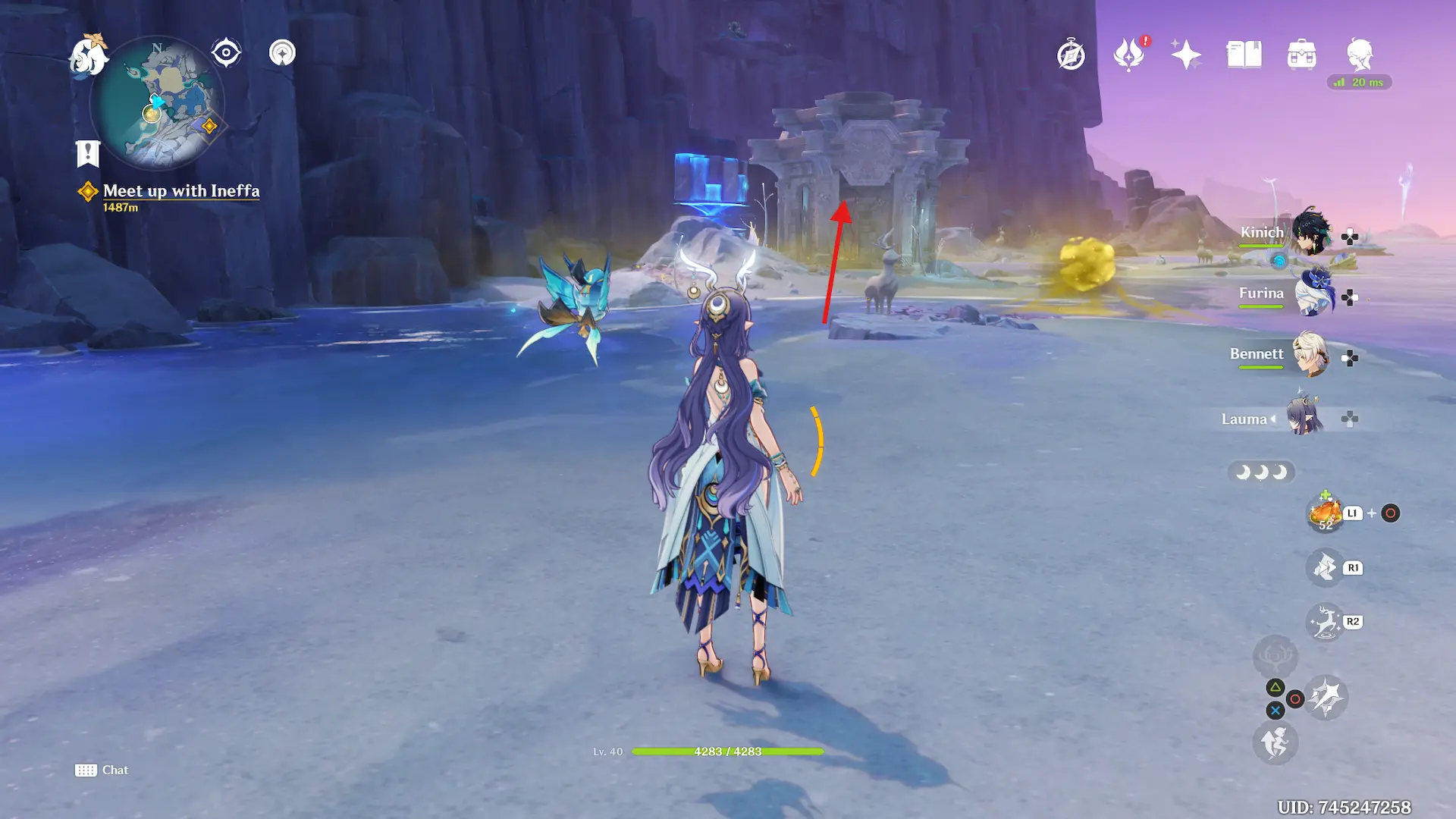Open the quest list bookmark icon
This screenshot has height=819, width=1456.
click(x=88, y=153)
